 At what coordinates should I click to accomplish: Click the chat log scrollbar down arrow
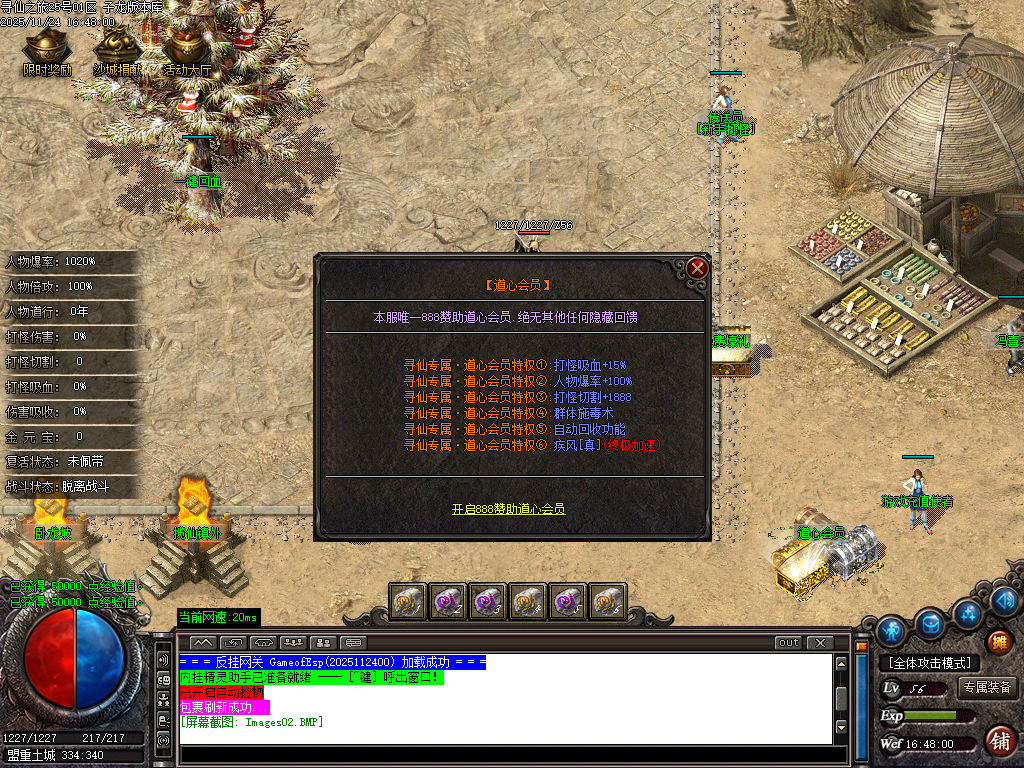[842, 726]
